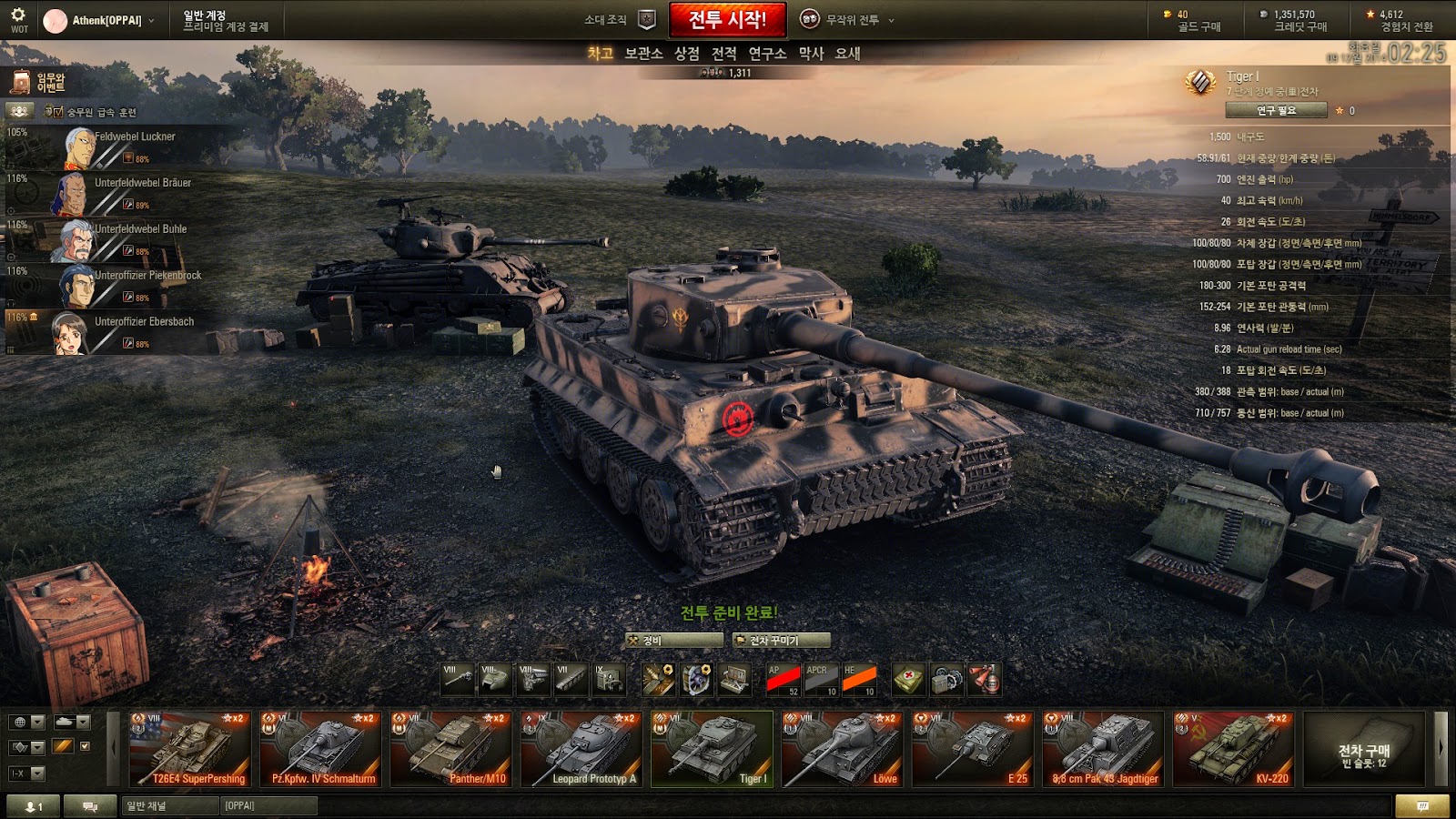Open the 일반 채널 chat channel tab
Viewport: 1456px width, 819px height.
170,805
